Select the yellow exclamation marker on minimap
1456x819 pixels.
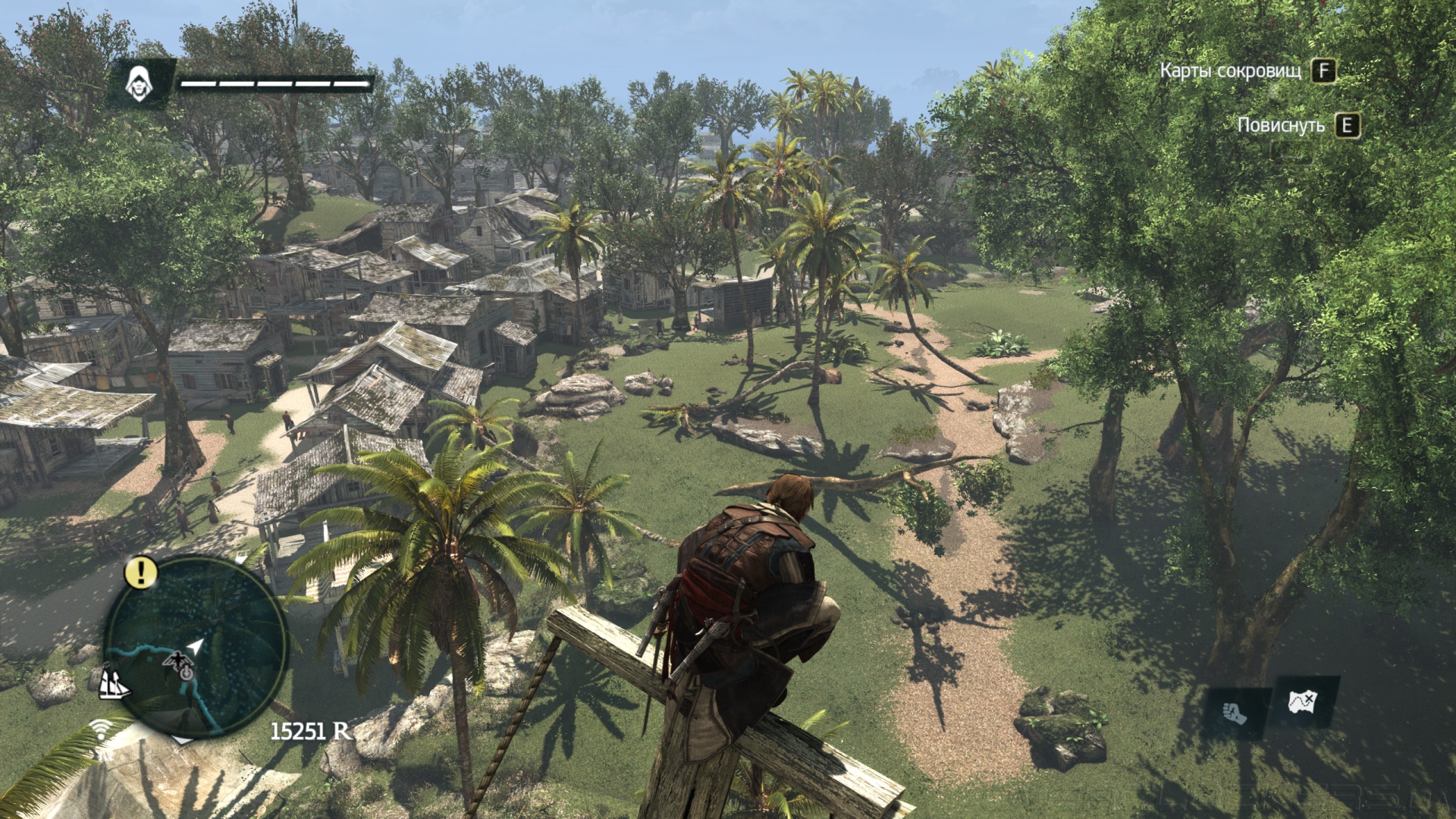[x=140, y=572]
